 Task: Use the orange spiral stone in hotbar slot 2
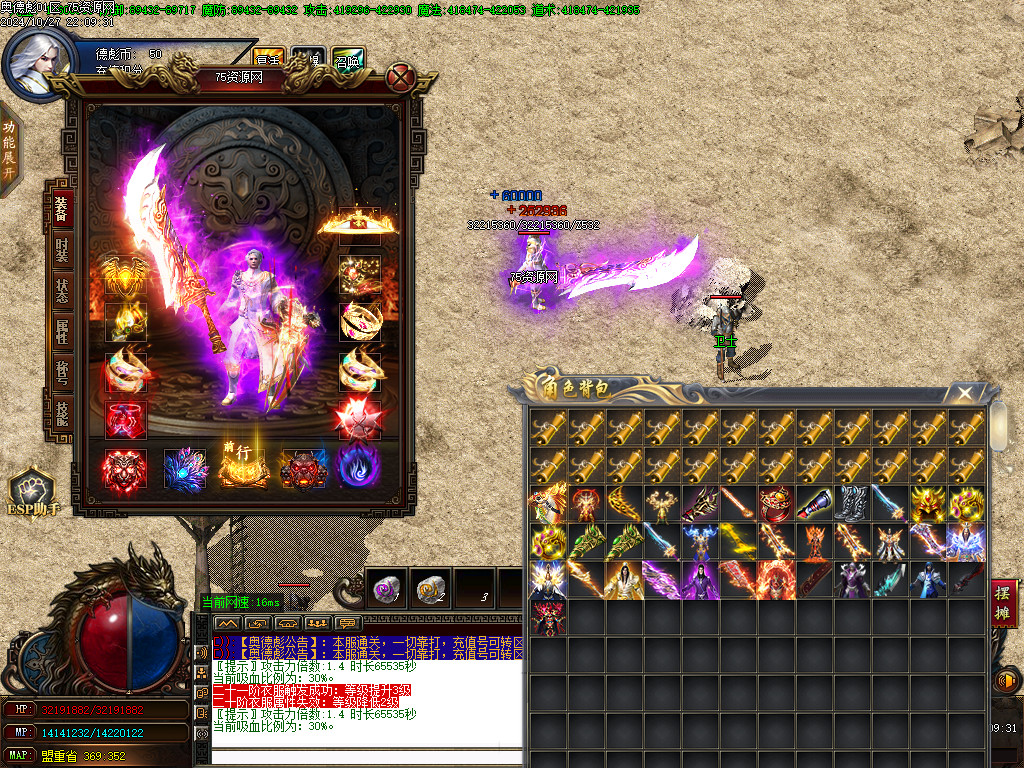pyautogui.click(x=430, y=590)
